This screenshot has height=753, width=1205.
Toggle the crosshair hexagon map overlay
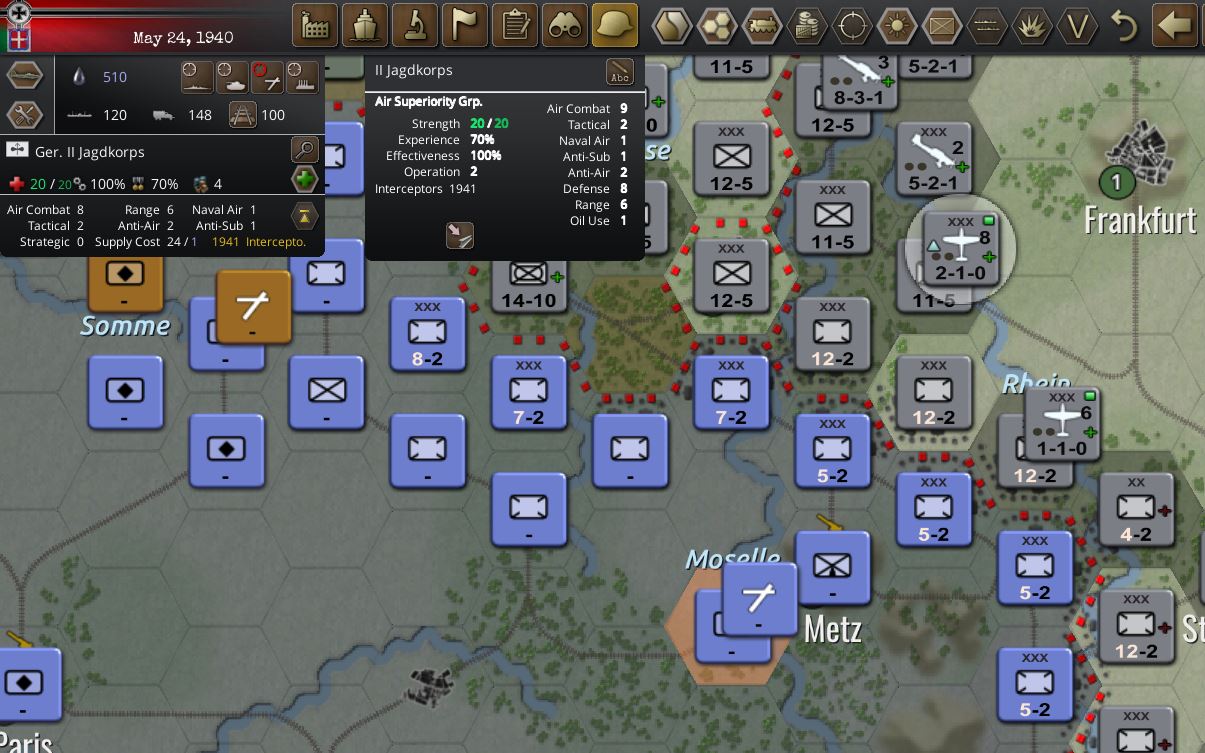pos(852,26)
